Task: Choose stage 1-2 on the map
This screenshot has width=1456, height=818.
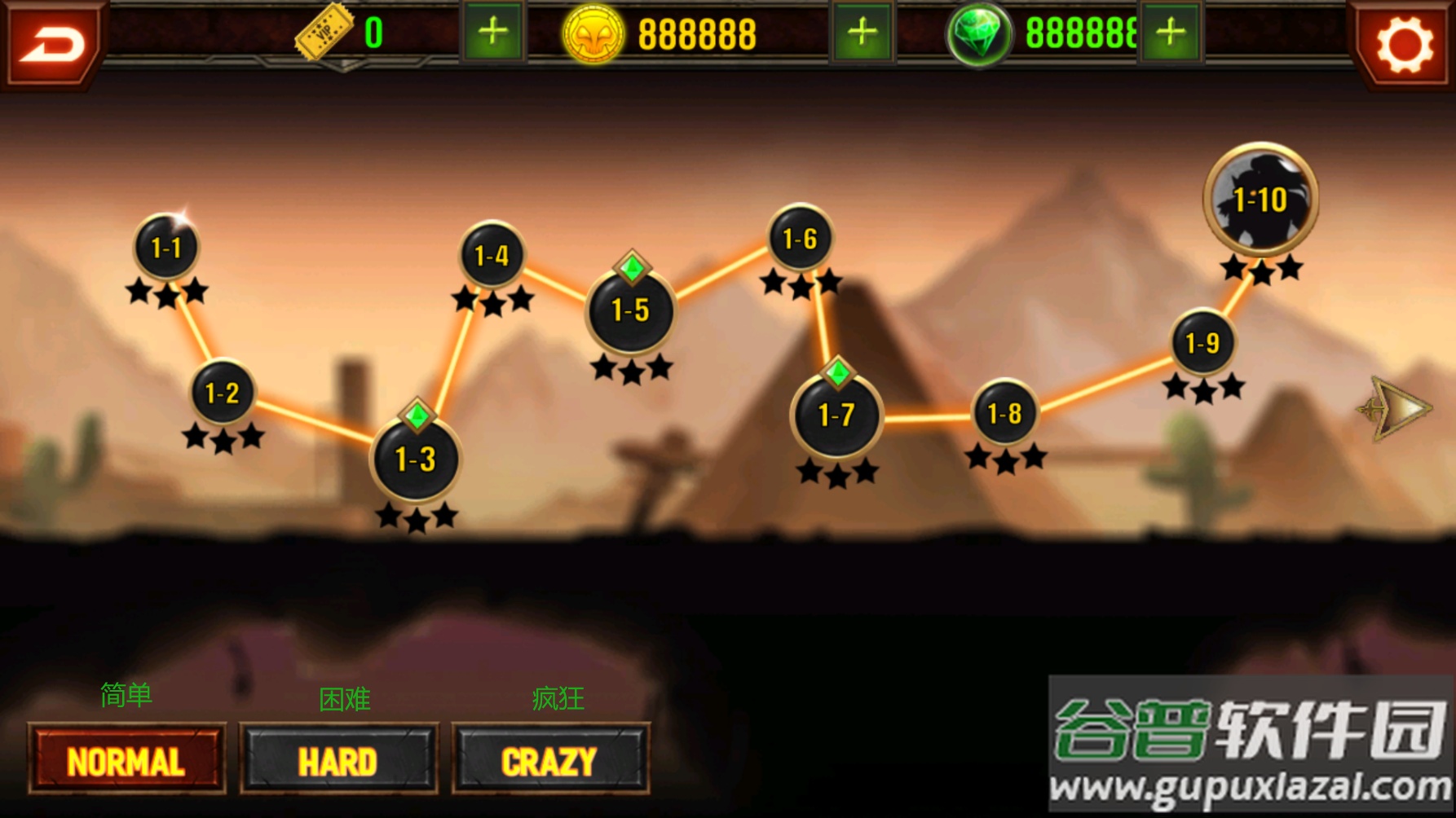Action: click(x=222, y=393)
